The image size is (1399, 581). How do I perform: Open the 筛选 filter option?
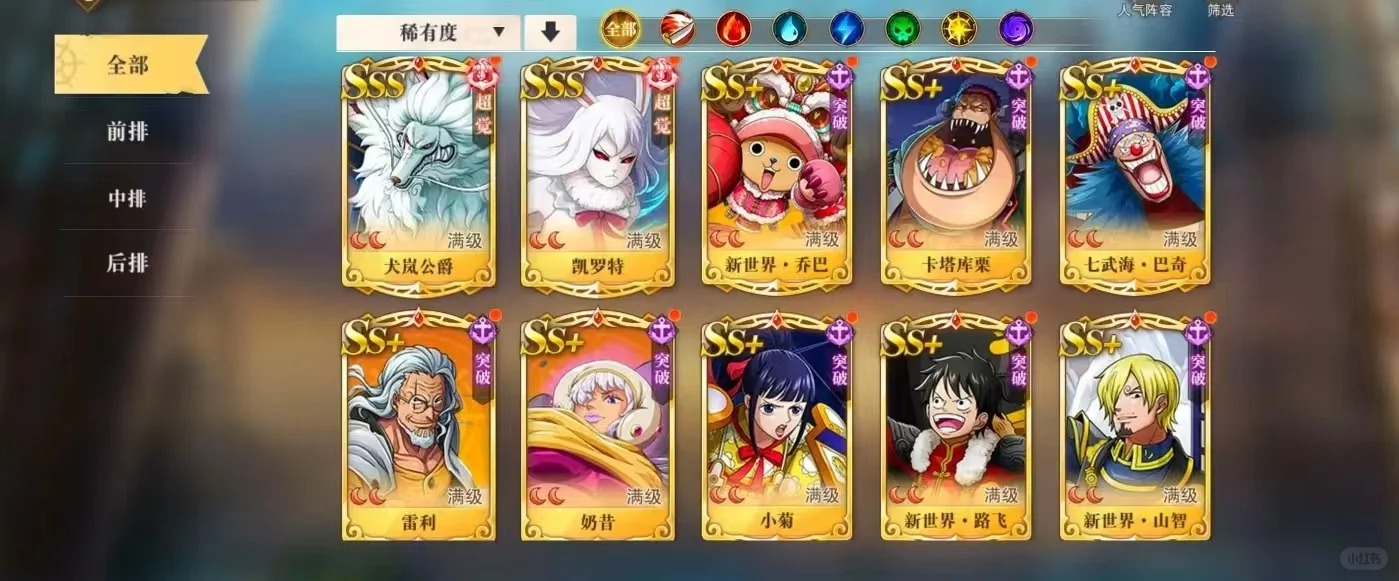1220,10
